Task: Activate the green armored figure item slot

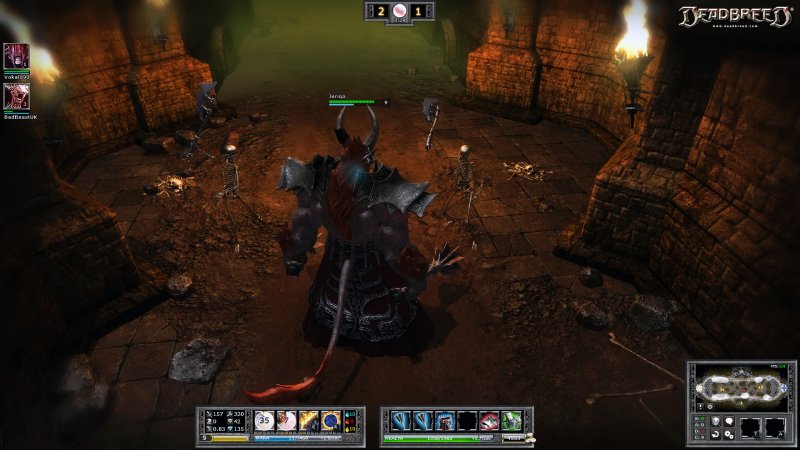Action: point(511,421)
